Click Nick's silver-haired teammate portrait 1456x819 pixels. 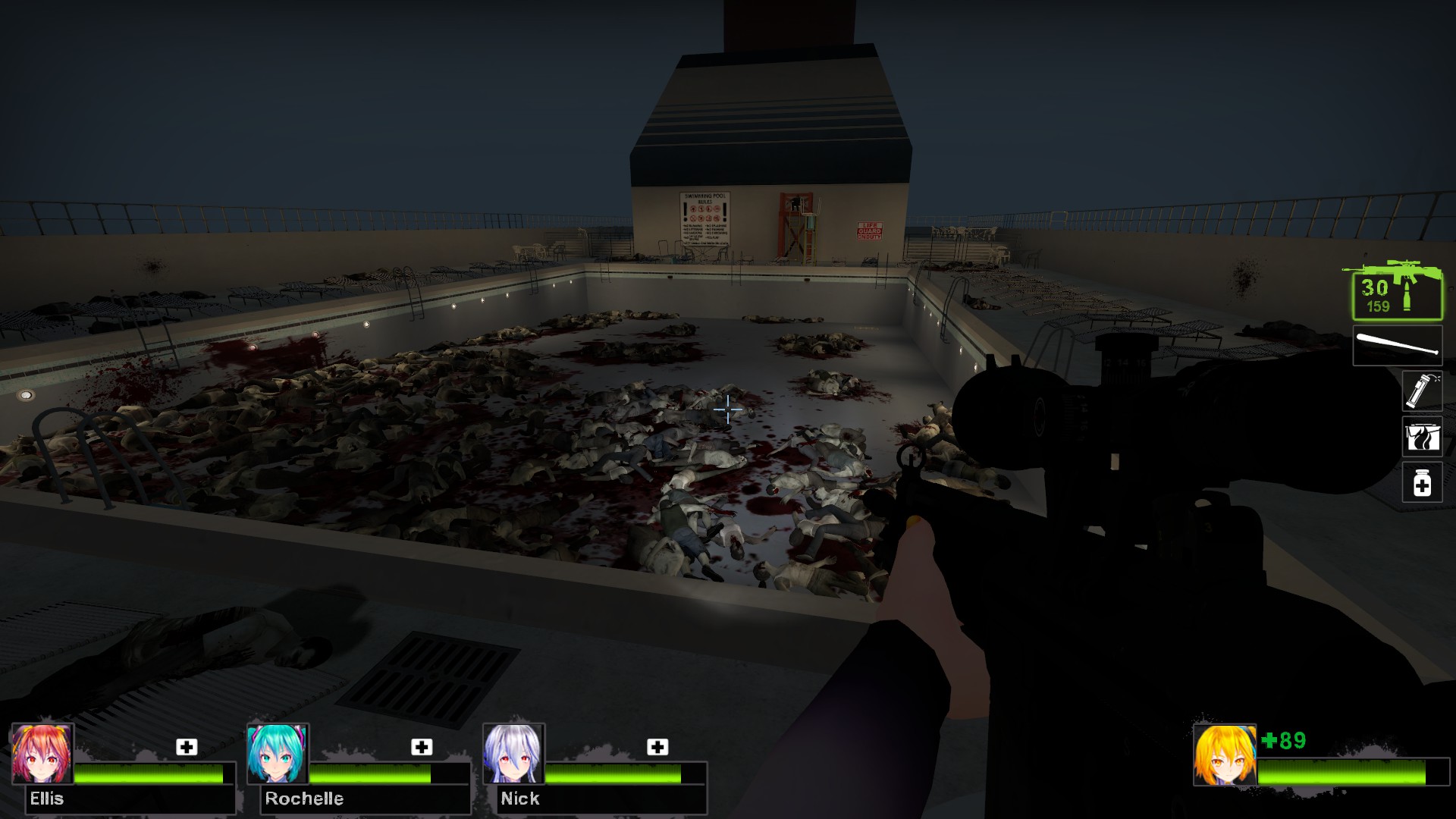pos(513,754)
